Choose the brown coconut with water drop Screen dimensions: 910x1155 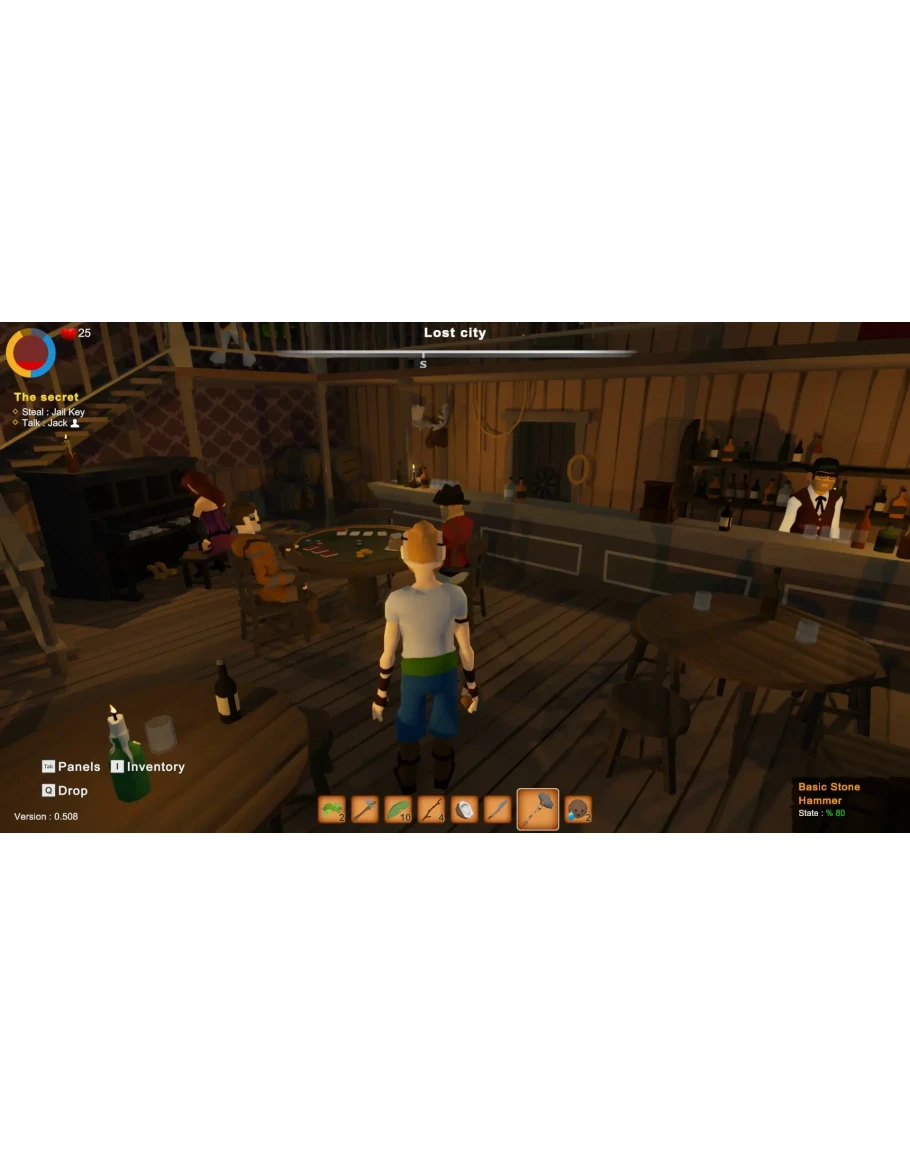pos(578,809)
